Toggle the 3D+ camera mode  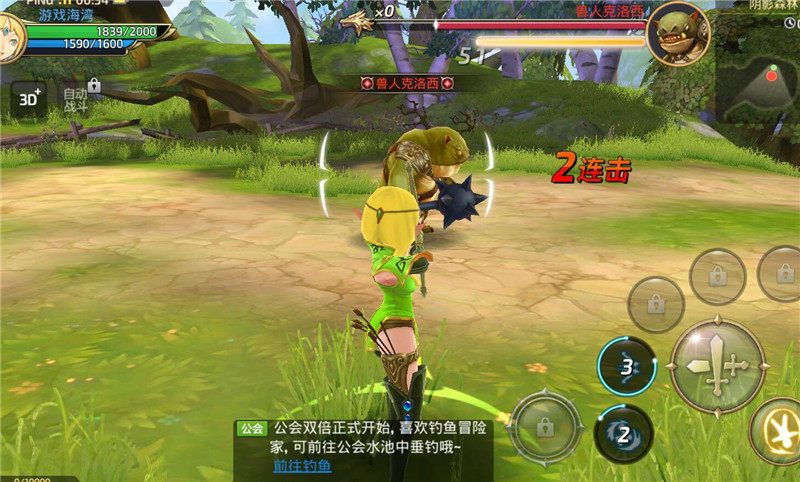(x=28, y=97)
